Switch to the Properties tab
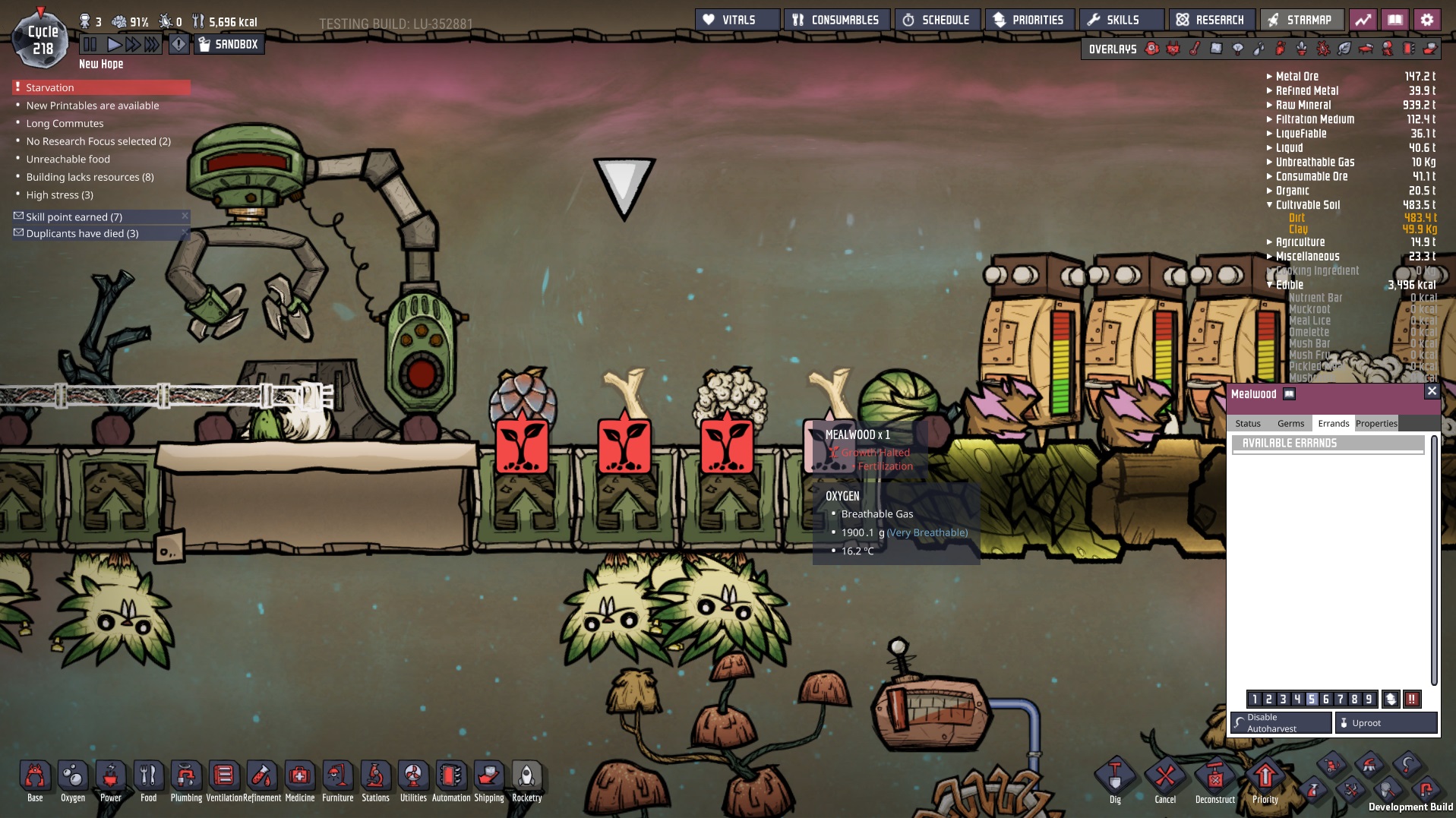 pyautogui.click(x=1375, y=424)
